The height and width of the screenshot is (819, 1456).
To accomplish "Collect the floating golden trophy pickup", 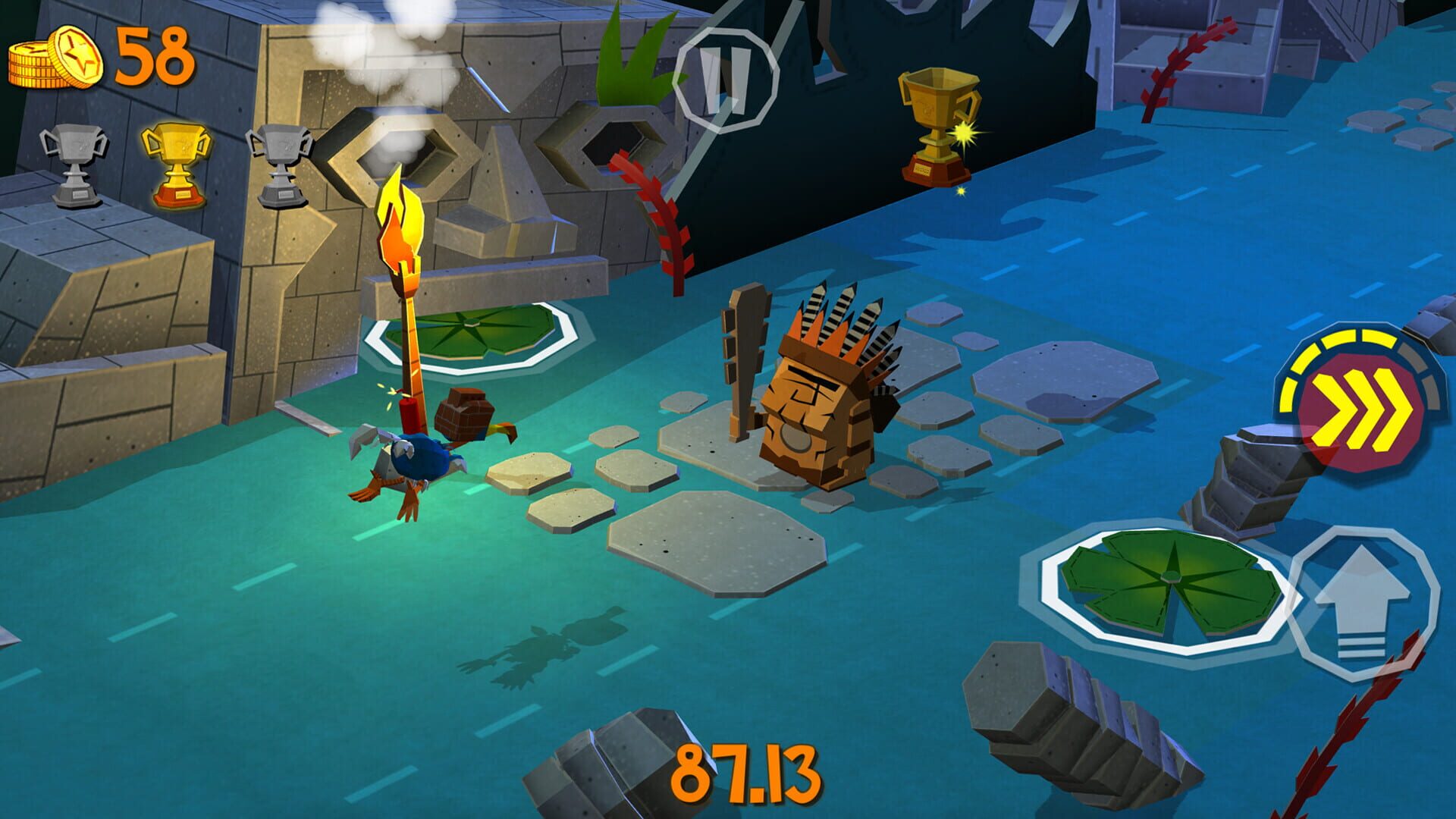I will pos(937,125).
